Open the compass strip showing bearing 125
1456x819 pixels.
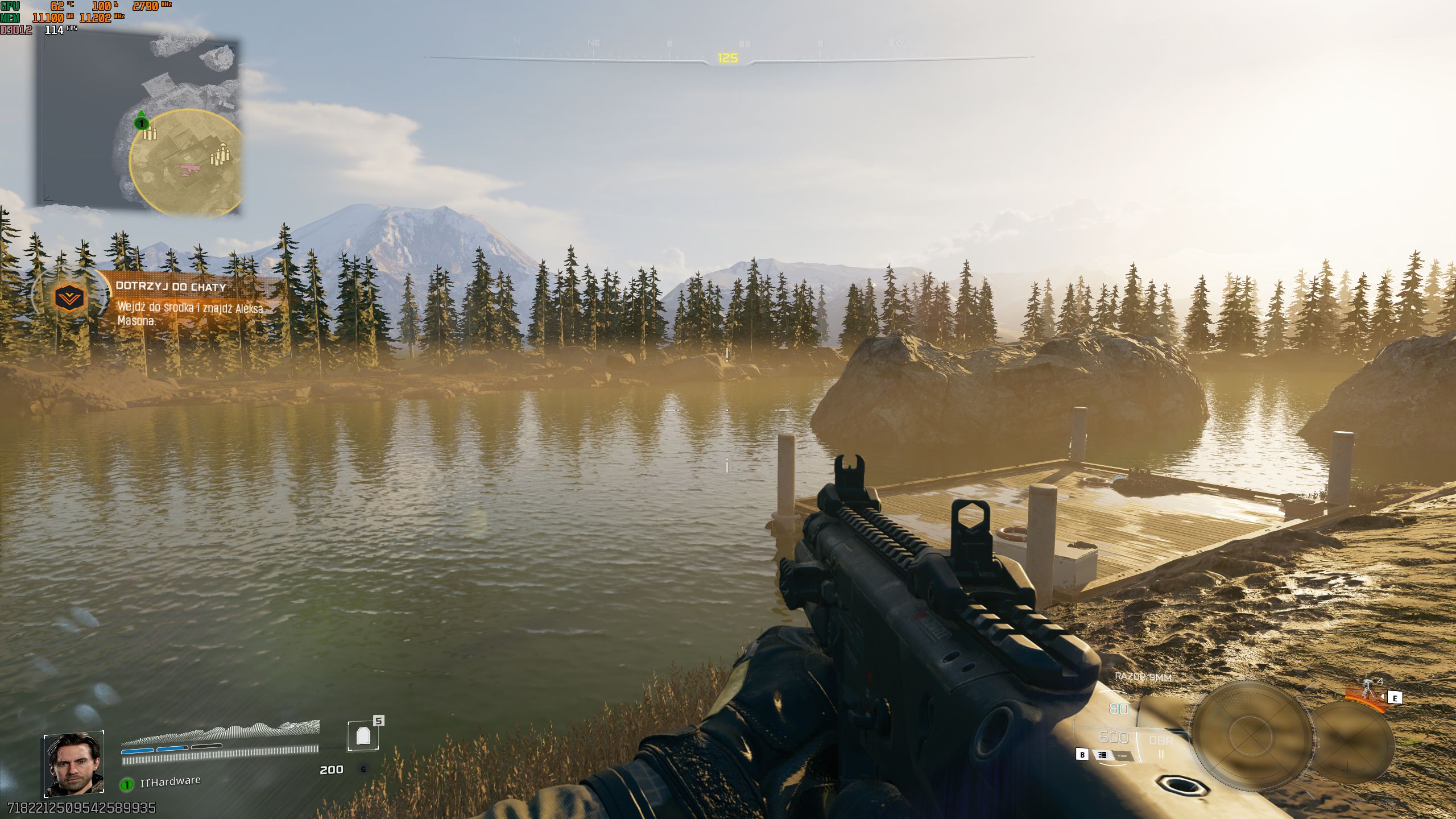click(x=728, y=58)
